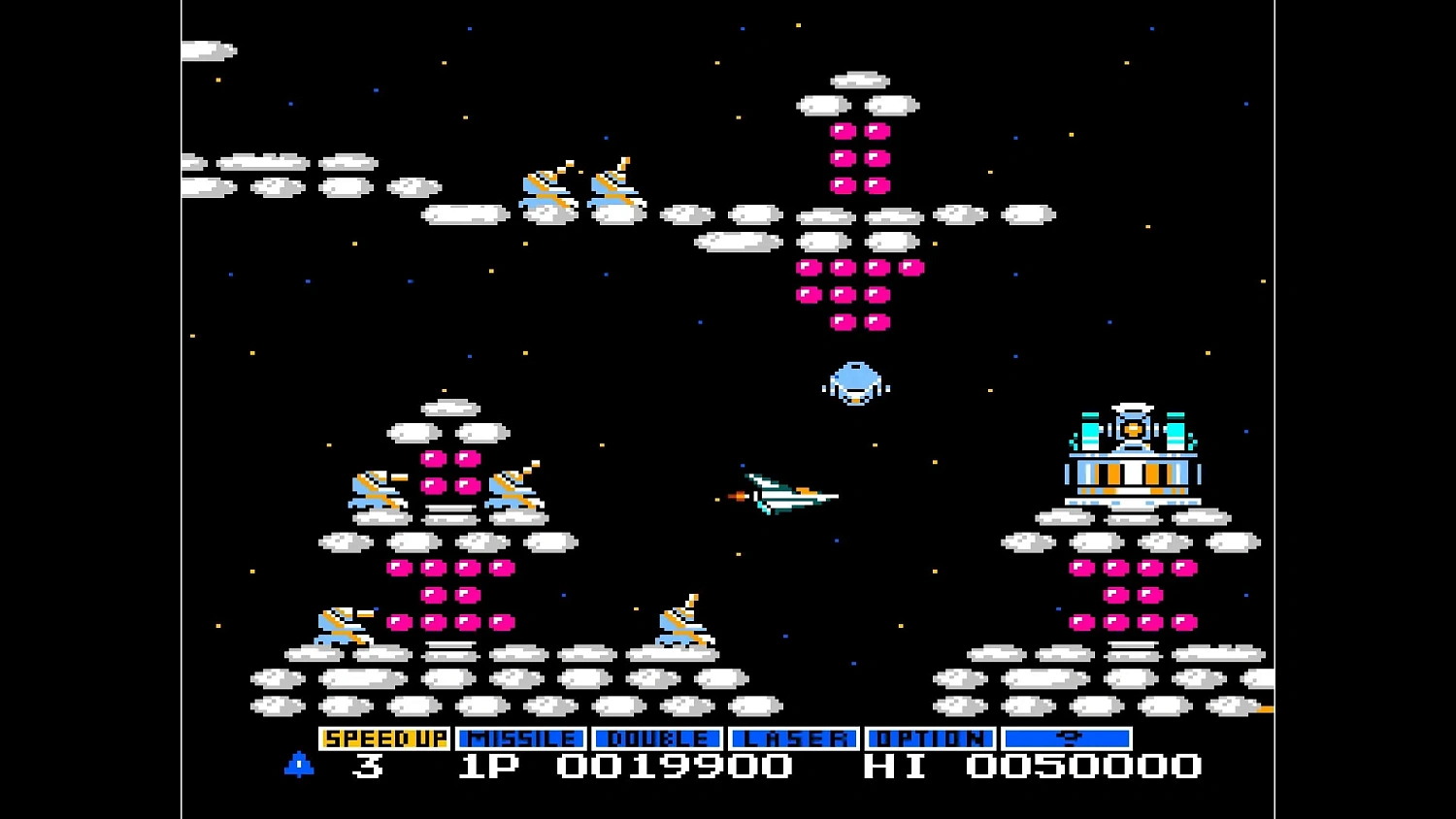Open the mystery ? power-up slot

[x=1069, y=738]
